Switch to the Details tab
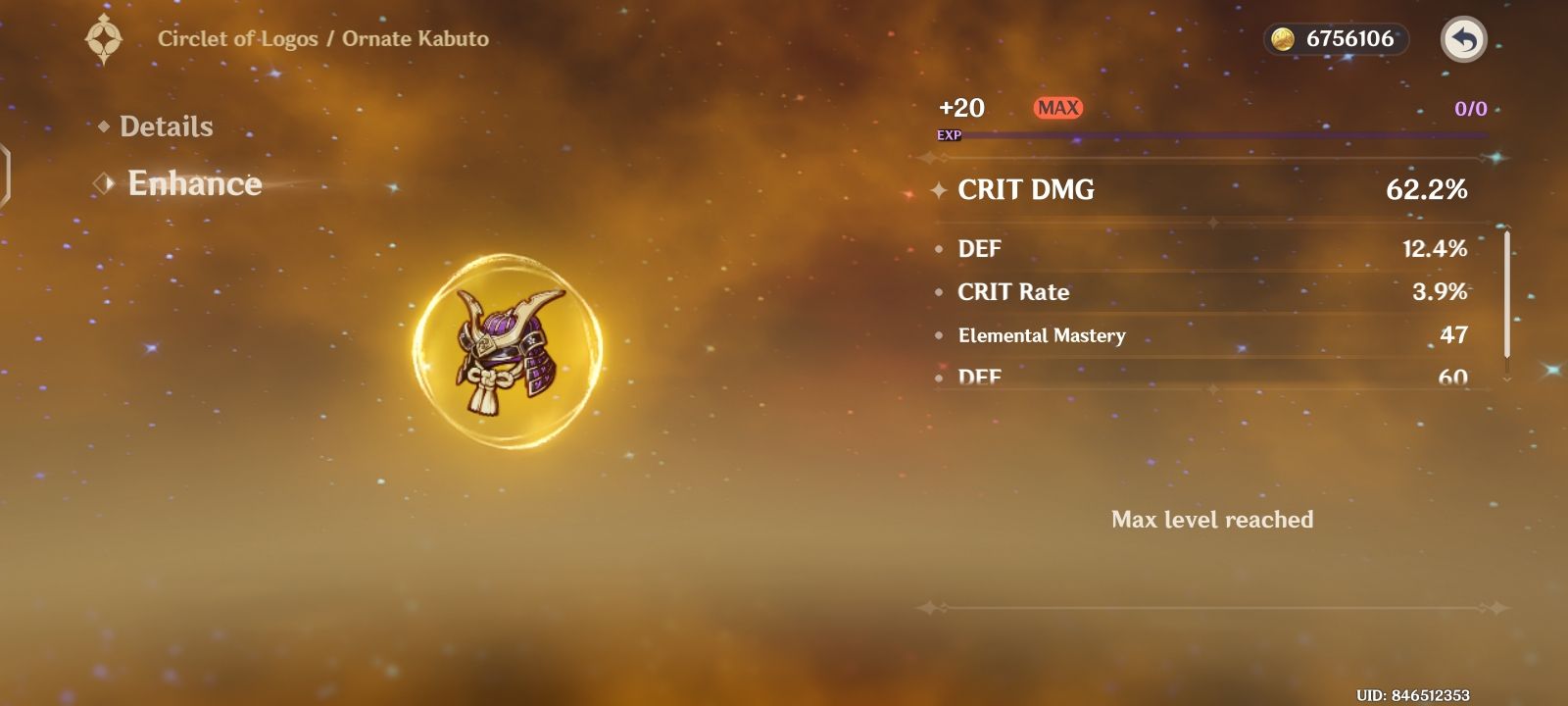Image resolution: width=1568 pixels, height=706 pixels. (165, 126)
